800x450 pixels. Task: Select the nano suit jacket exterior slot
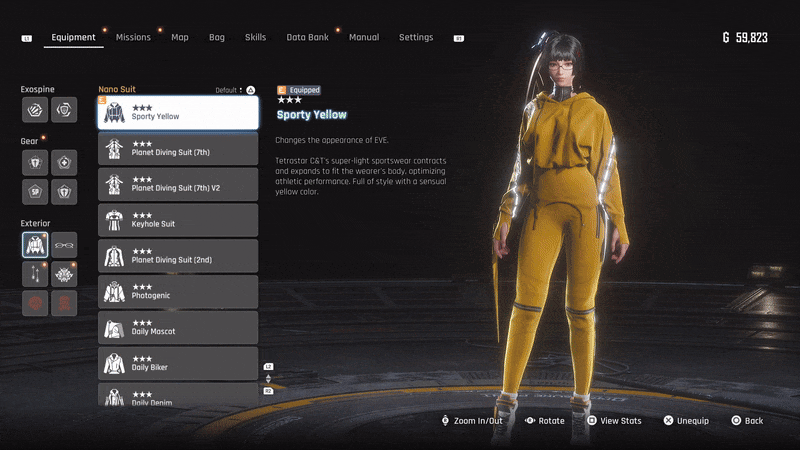tap(35, 245)
